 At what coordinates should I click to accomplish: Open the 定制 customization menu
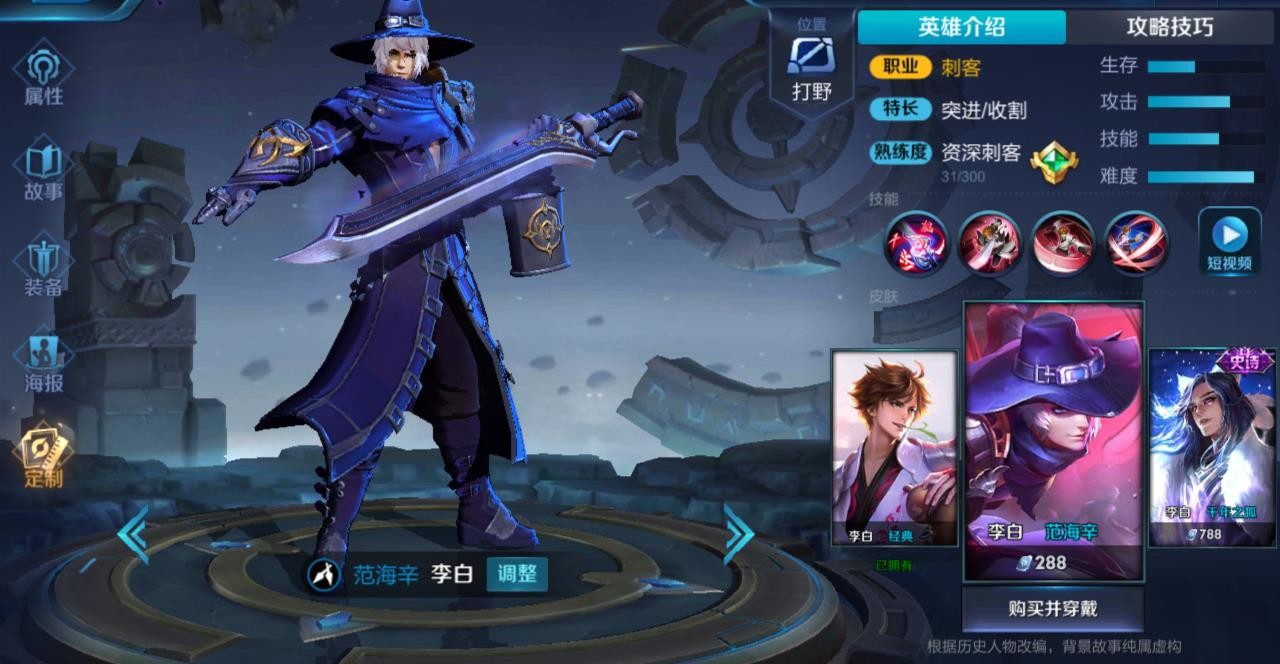click(43, 457)
